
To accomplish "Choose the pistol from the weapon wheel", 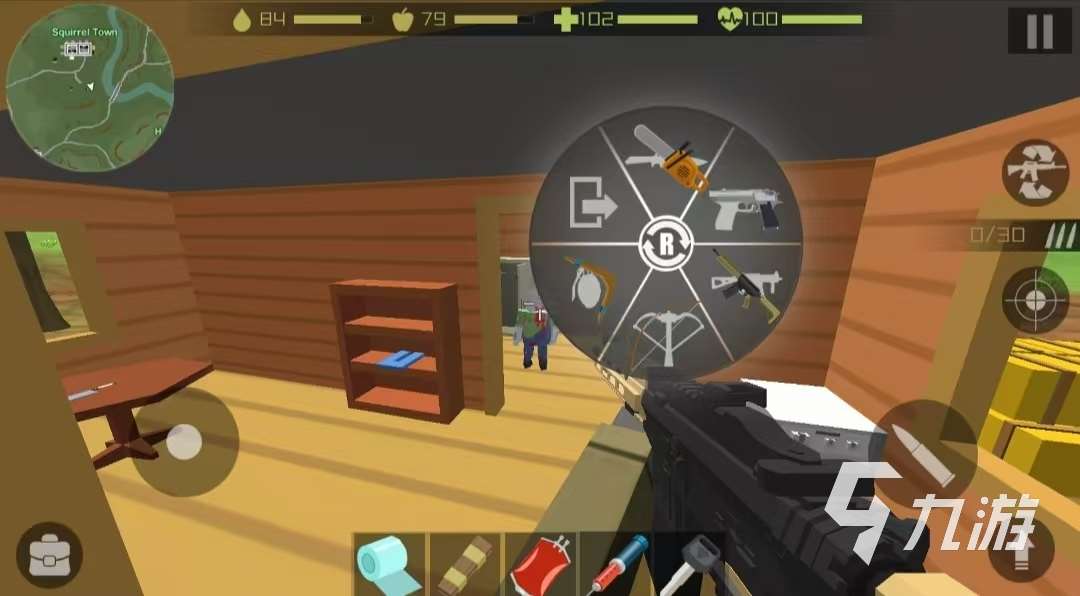I will 744,208.
